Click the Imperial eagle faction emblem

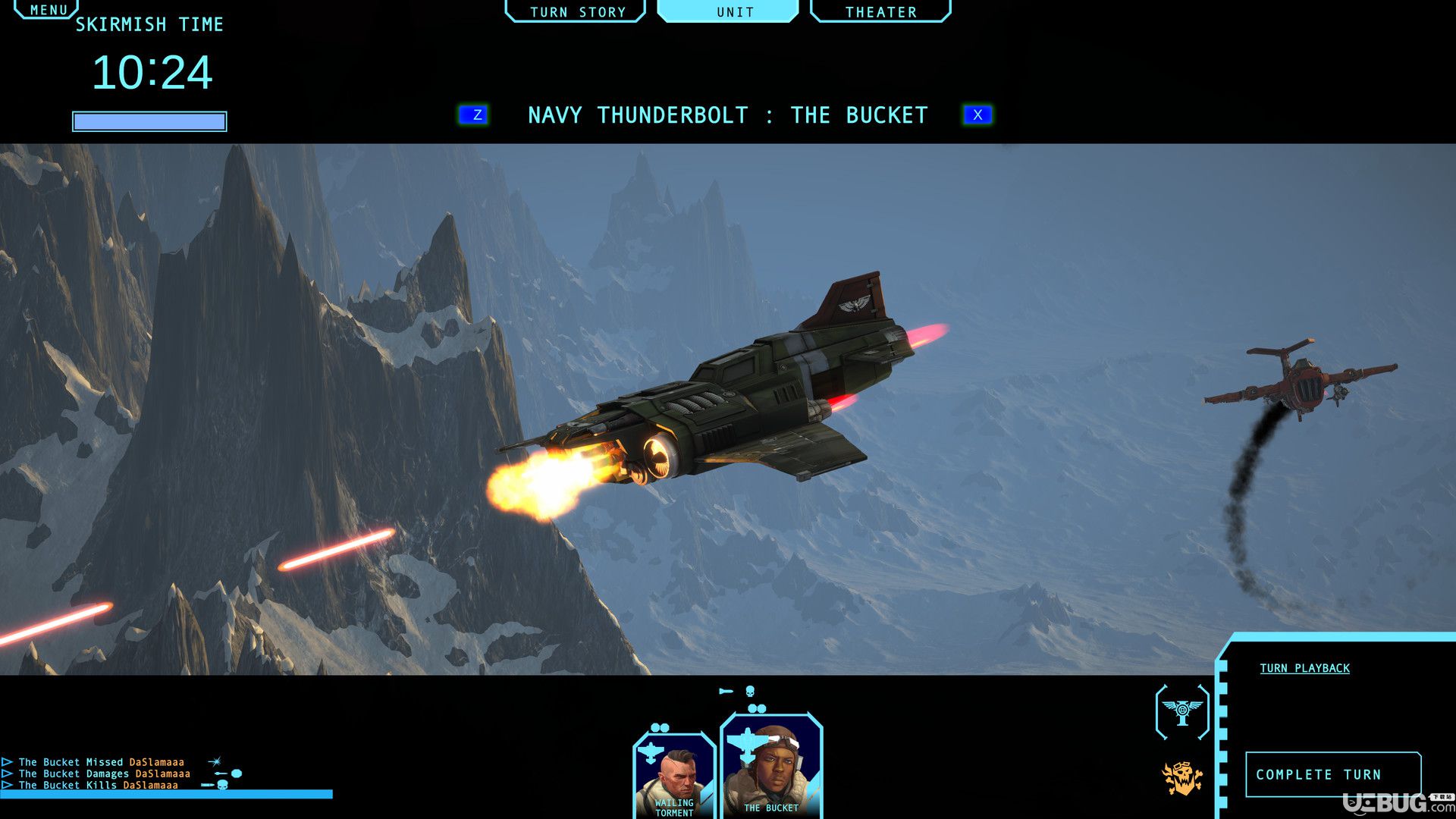point(1181,711)
